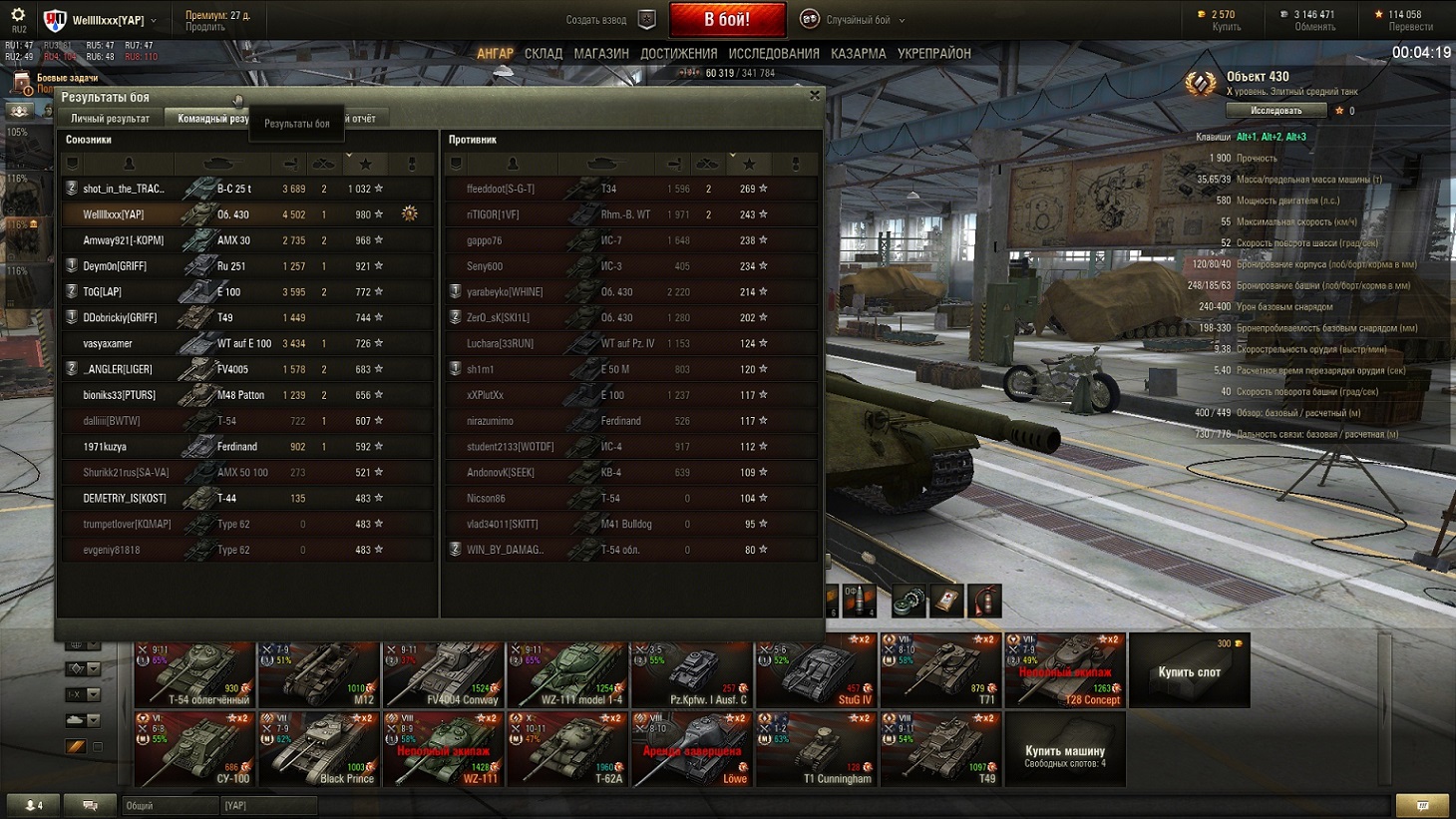Open the Казарма barracks screen

pos(858,54)
